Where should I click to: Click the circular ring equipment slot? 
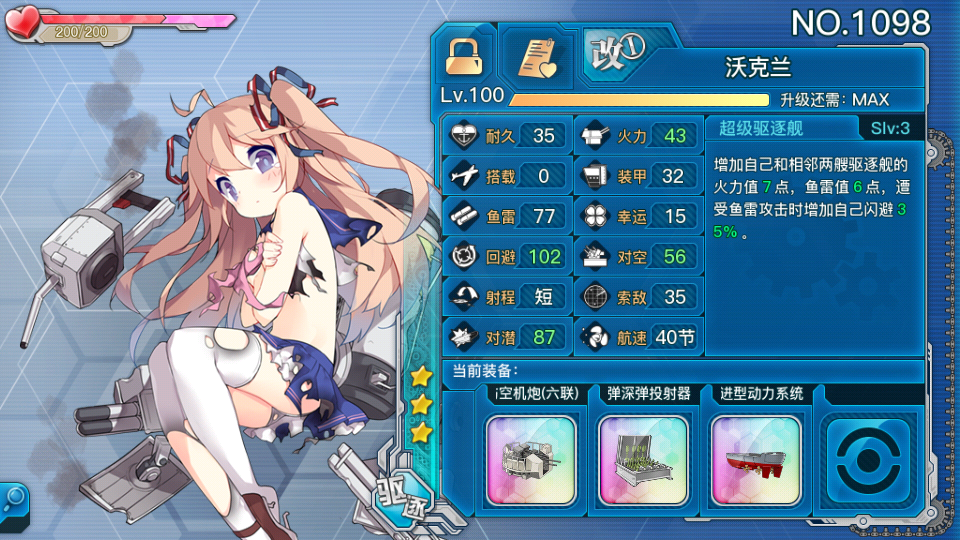[x=867, y=447]
